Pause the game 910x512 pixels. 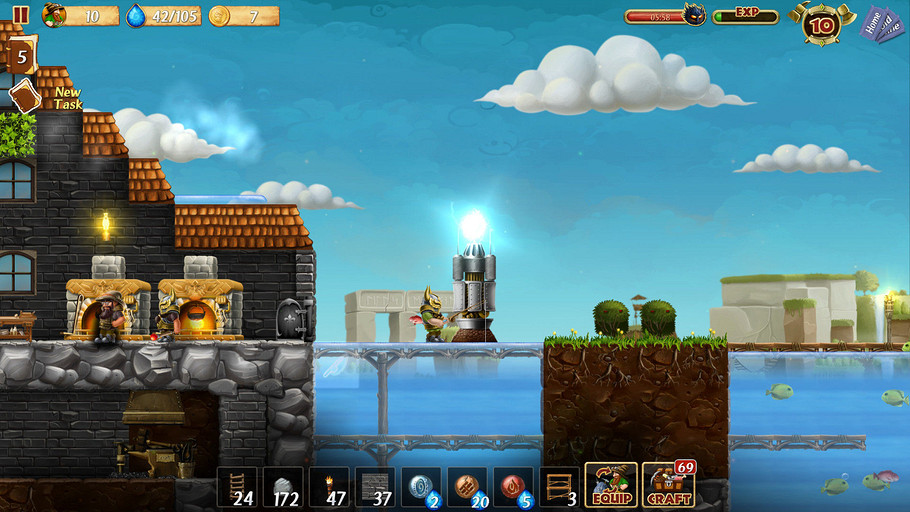[x=21, y=15]
